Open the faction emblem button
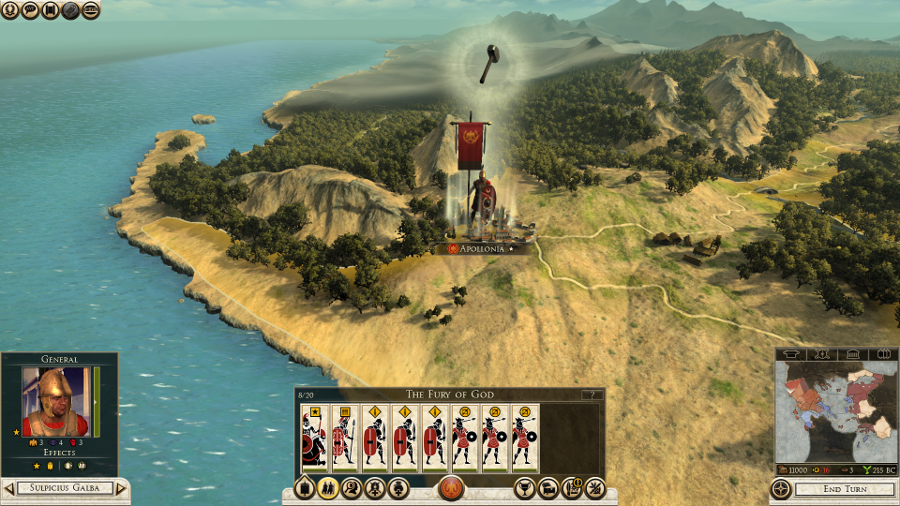This screenshot has width=900, height=506. click(x=451, y=489)
